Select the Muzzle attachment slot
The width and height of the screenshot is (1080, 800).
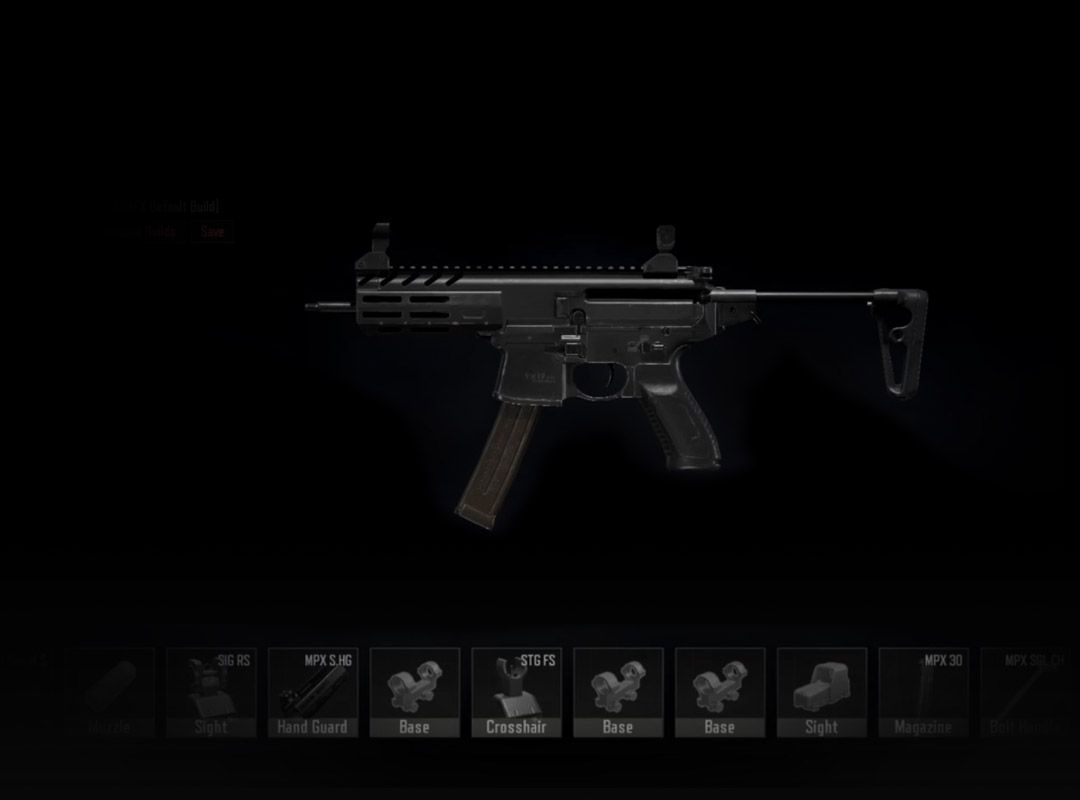pos(109,692)
